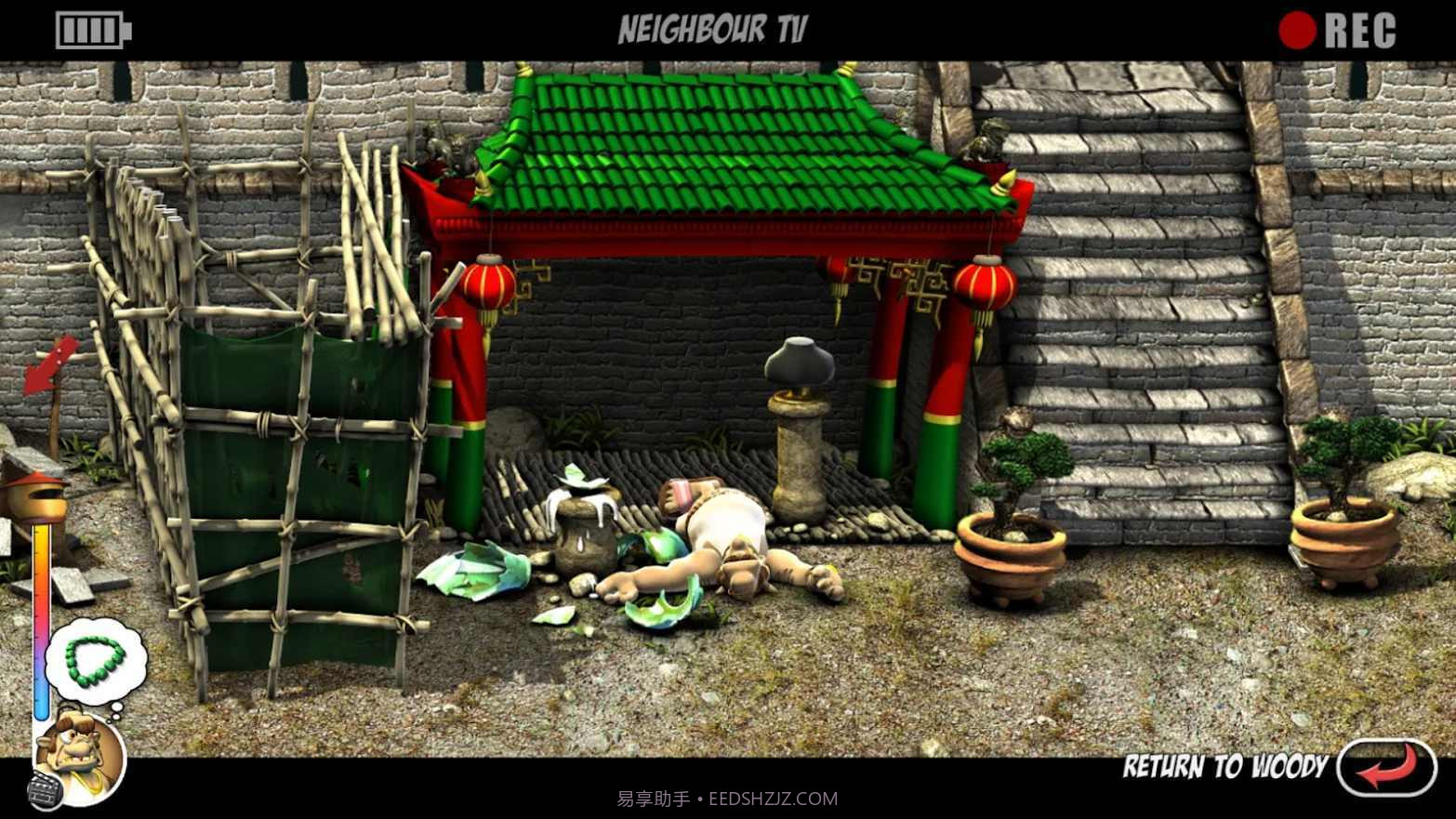The height and width of the screenshot is (819, 1456).
Task: Toggle the REC indicator to stop recording
Action: [x=1295, y=29]
